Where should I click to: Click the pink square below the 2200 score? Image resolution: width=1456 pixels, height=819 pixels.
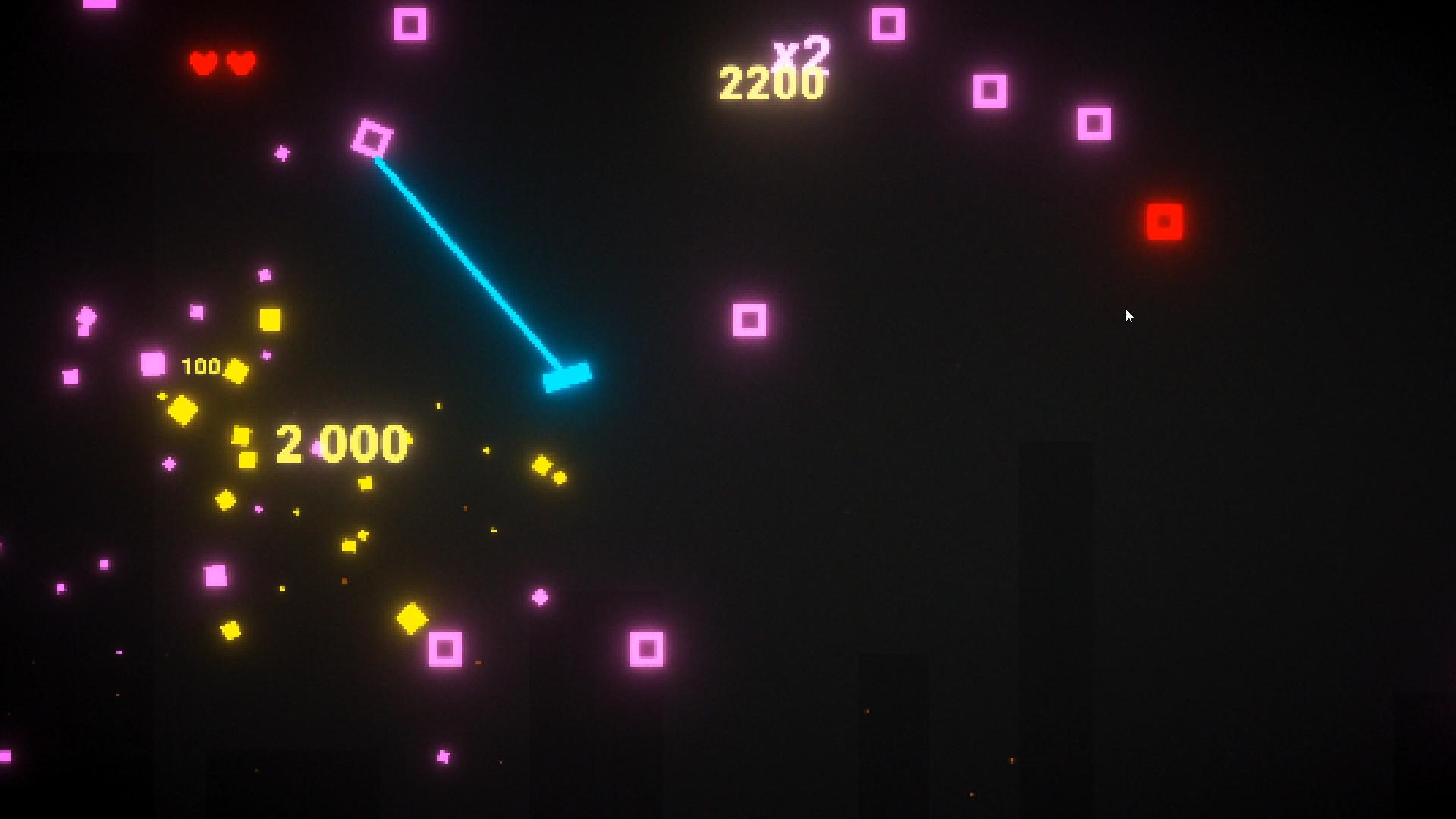point(990,91)
